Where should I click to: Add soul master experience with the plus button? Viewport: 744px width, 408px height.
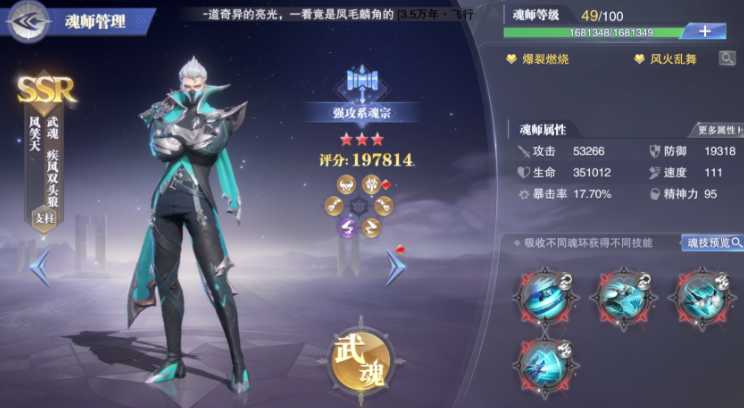tap(705, 31)
